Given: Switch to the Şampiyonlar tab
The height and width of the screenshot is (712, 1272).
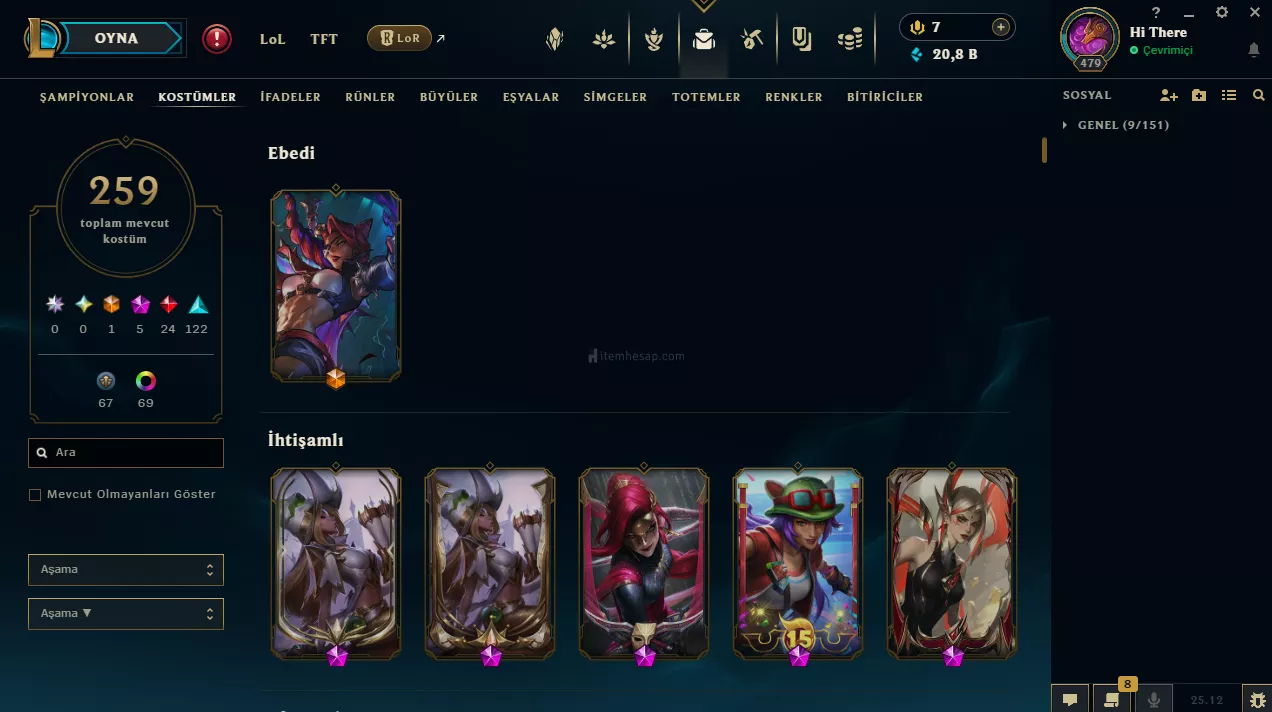Looking at the screenshot, I should 87,97.
